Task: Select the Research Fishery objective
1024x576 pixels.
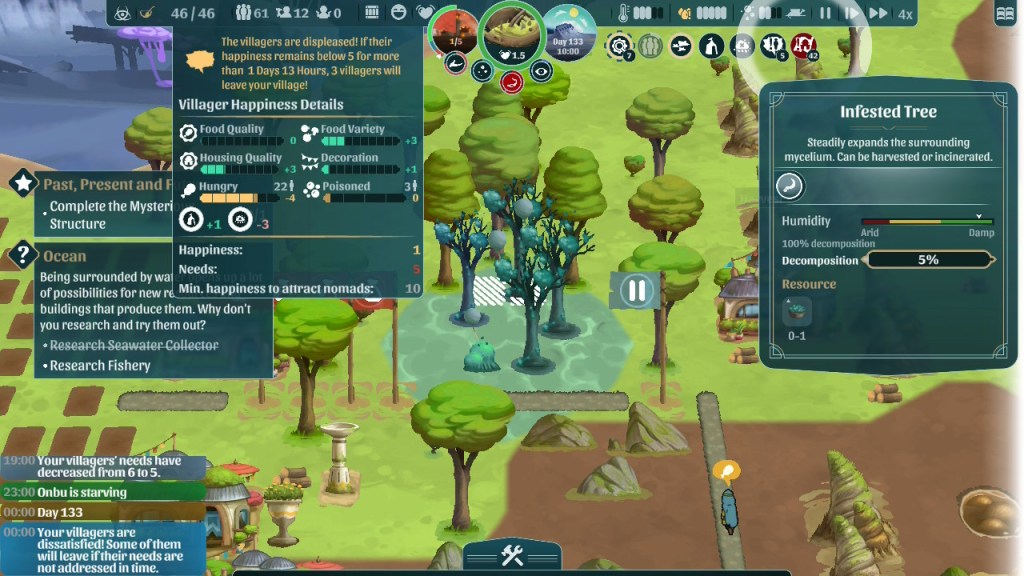Action: coord(100,365)
